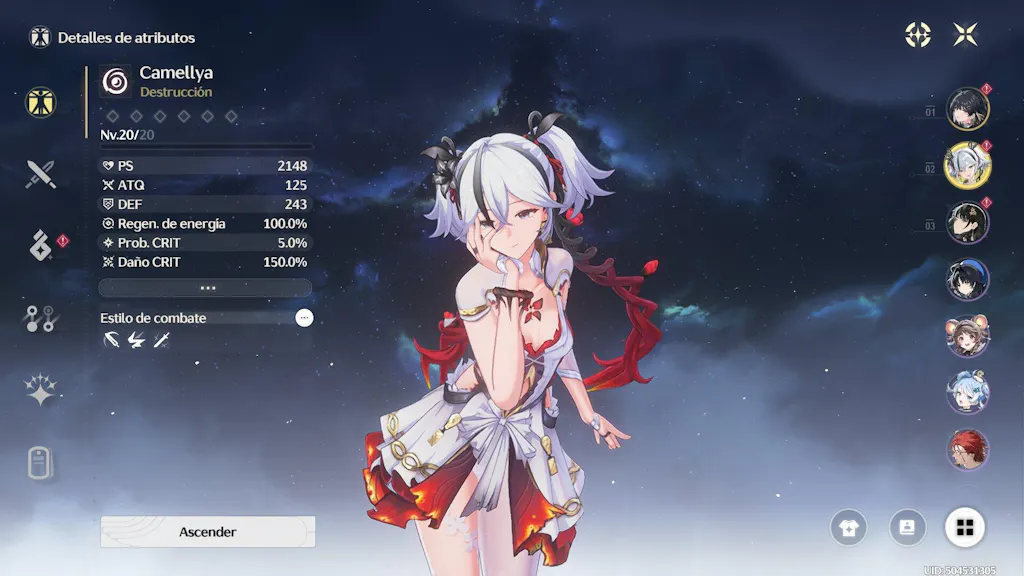Image resolution: width=1024 pixels, height=576 pixels.
Task: Open the four-square grid character list
Action: pyautogui.click(x=965, y=527)
